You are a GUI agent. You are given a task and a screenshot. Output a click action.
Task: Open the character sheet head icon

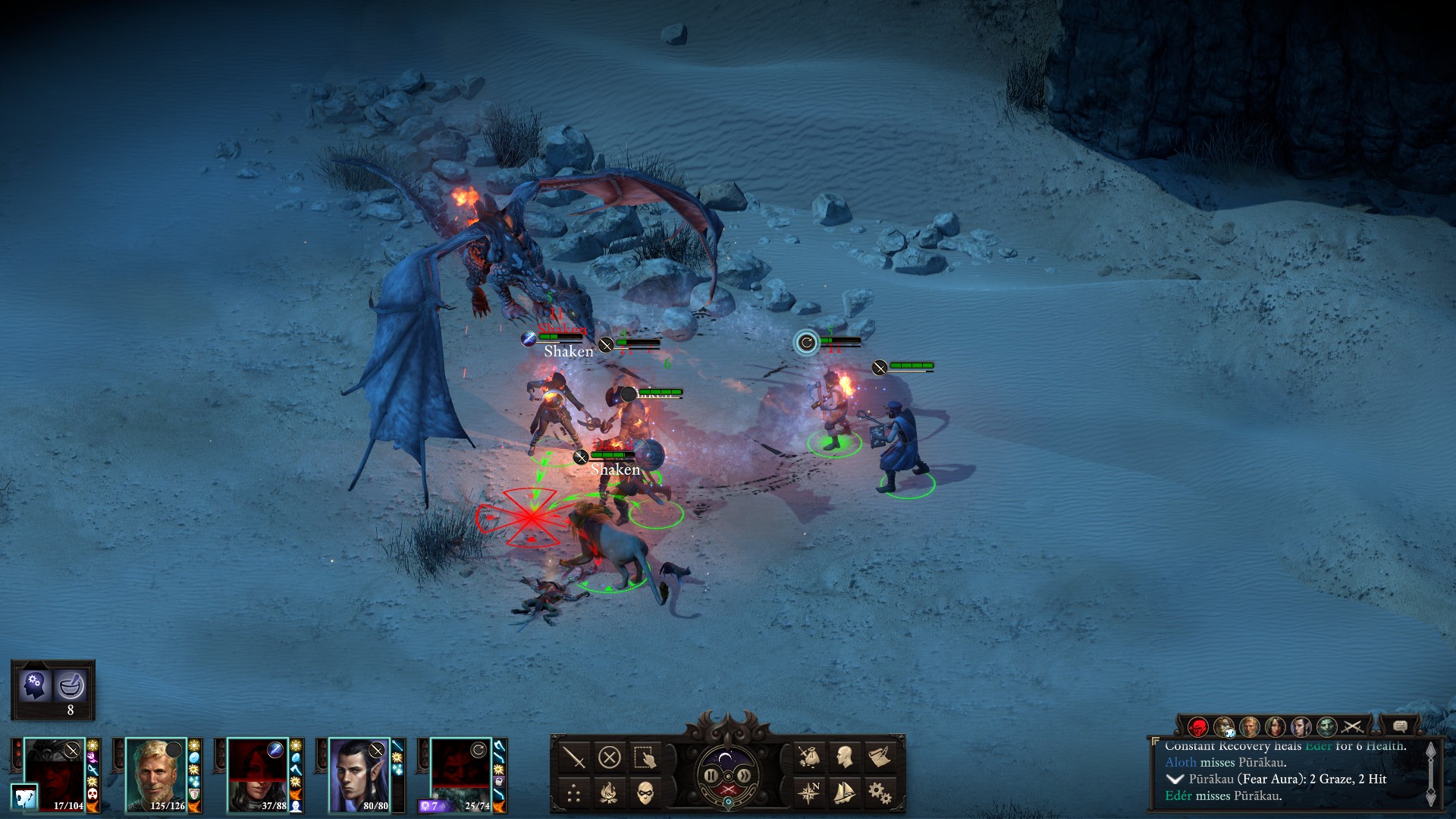[844, 757]
